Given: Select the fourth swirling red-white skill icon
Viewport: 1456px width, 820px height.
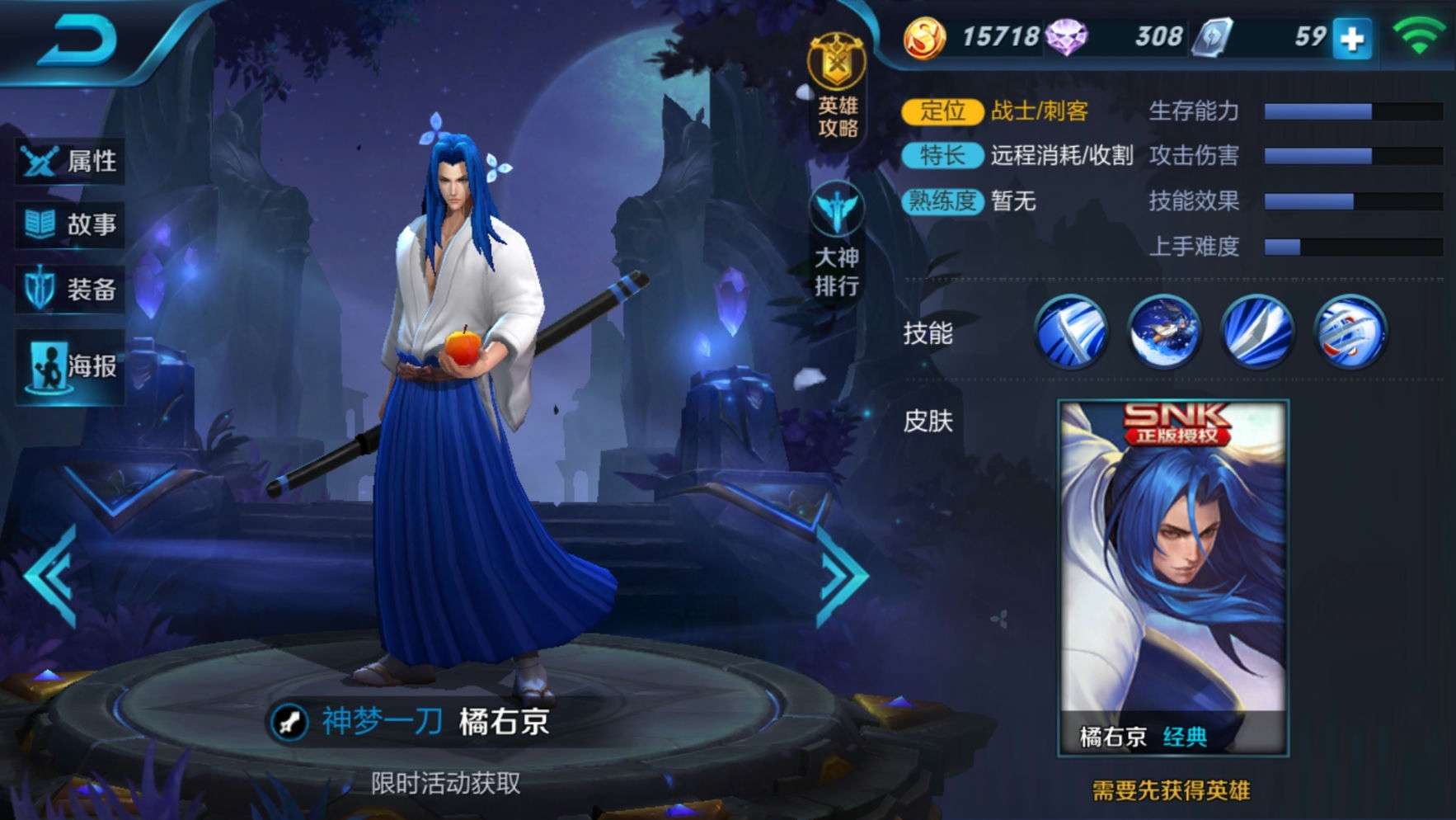Looking at the screenshot, I should point(1350,332).
